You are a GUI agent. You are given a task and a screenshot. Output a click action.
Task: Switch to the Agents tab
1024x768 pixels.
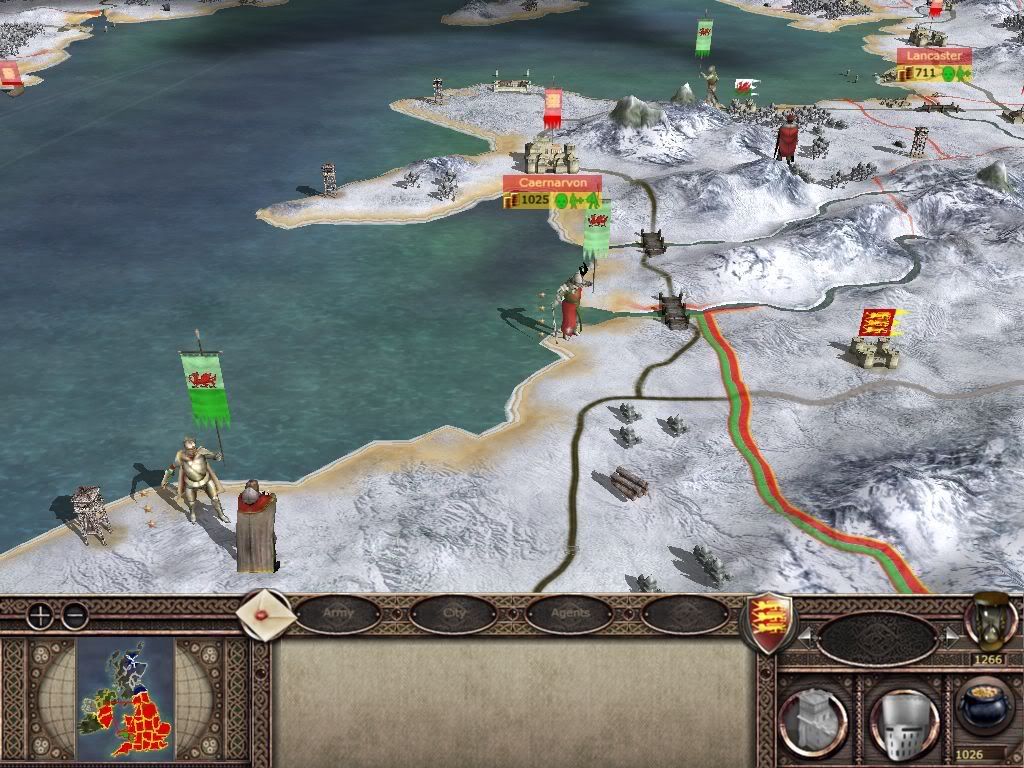(570, 614)
